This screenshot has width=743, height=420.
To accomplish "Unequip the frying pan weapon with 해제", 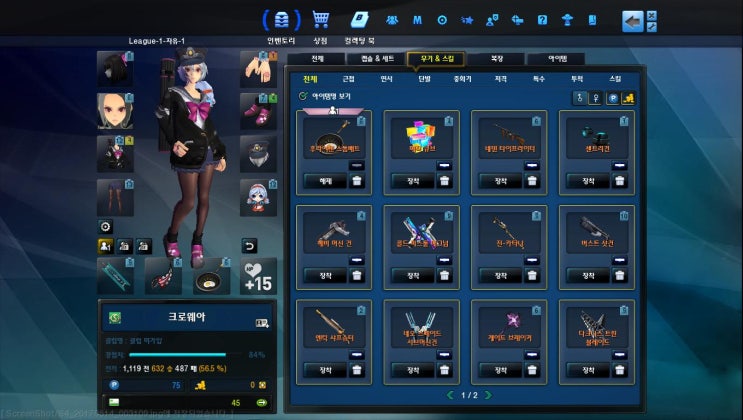I will (x=325, y=181).
